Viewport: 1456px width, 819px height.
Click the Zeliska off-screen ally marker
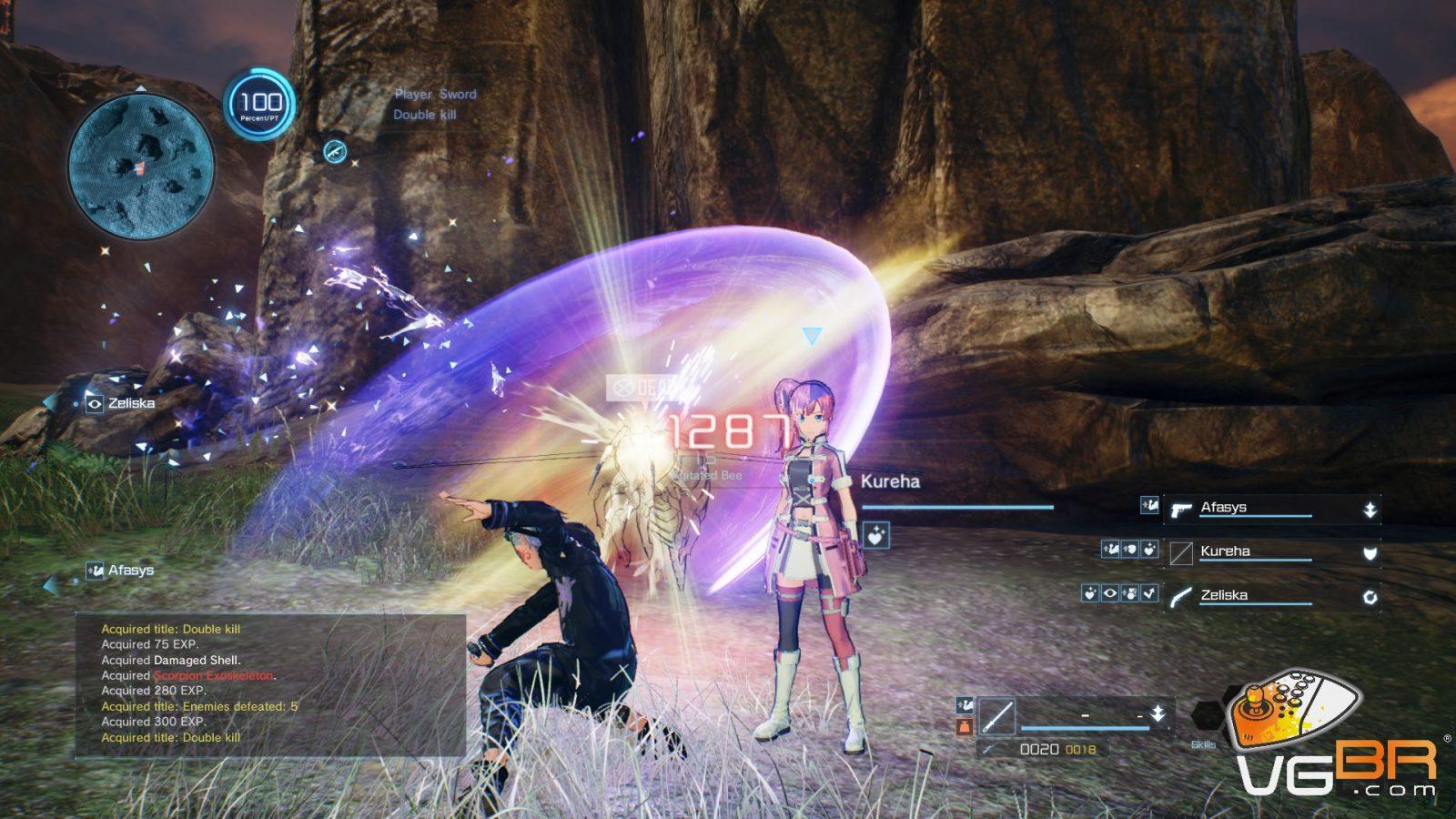click(121, 403)
